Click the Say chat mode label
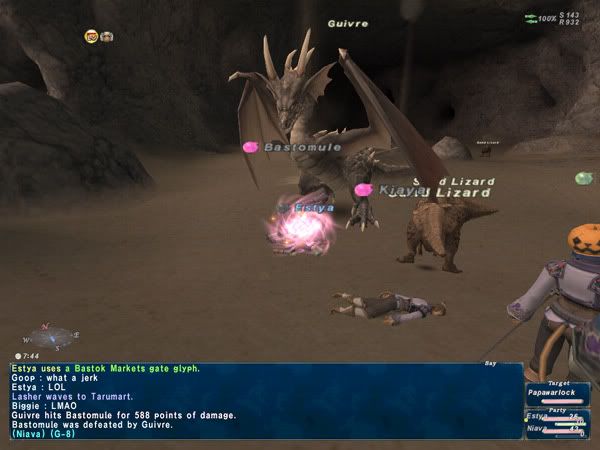This screenshot has width=600, height=450. coord(489,363)
